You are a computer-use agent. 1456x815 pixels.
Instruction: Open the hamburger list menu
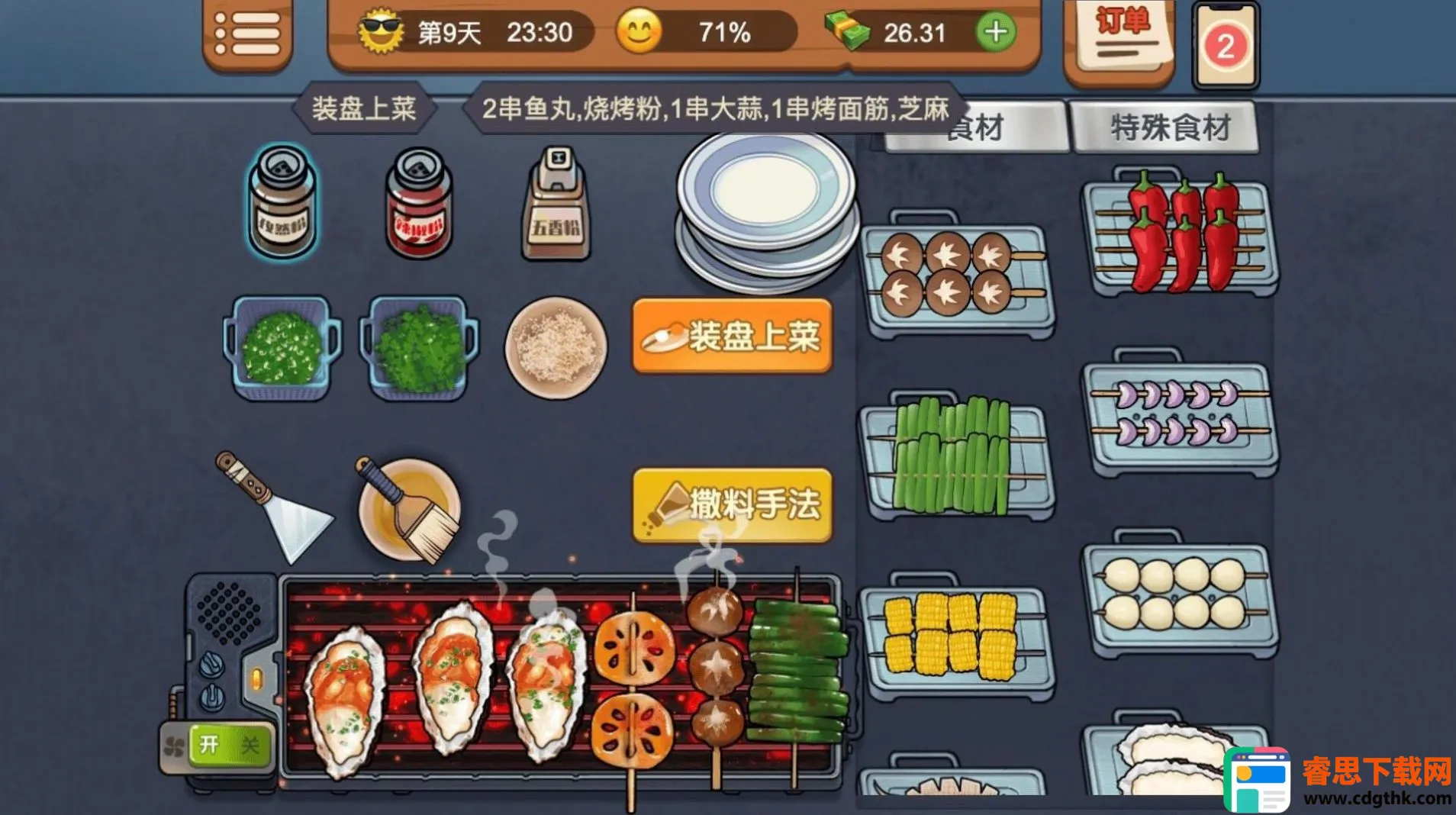click(247, 34)
